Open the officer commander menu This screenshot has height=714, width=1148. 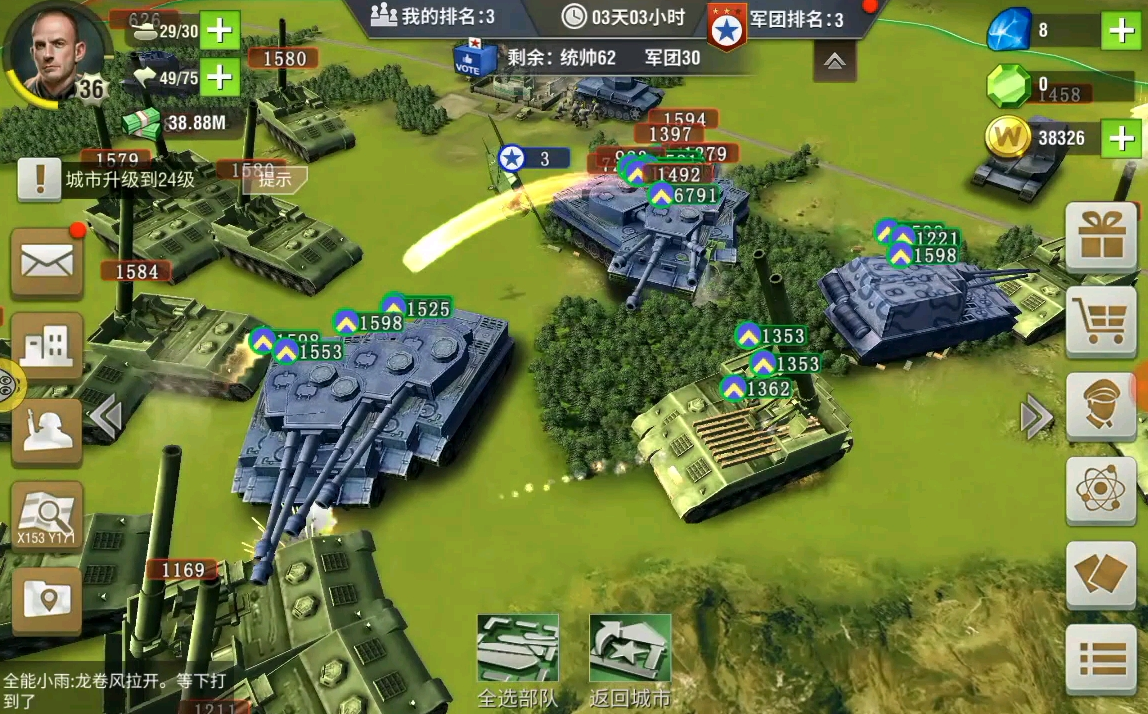point(1100,406)
